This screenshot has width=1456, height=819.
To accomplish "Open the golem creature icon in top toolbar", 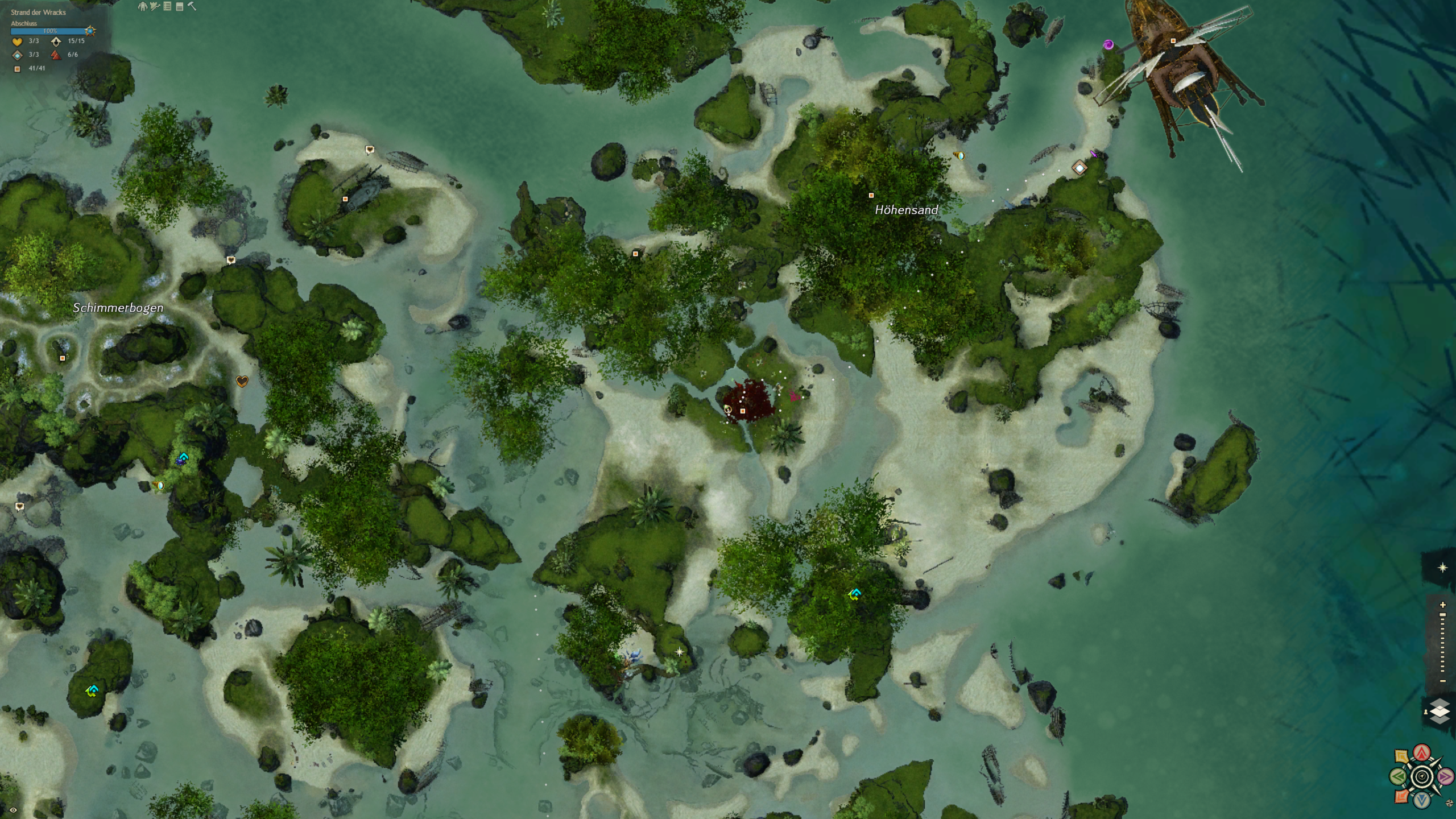I will tap(143, 7).
